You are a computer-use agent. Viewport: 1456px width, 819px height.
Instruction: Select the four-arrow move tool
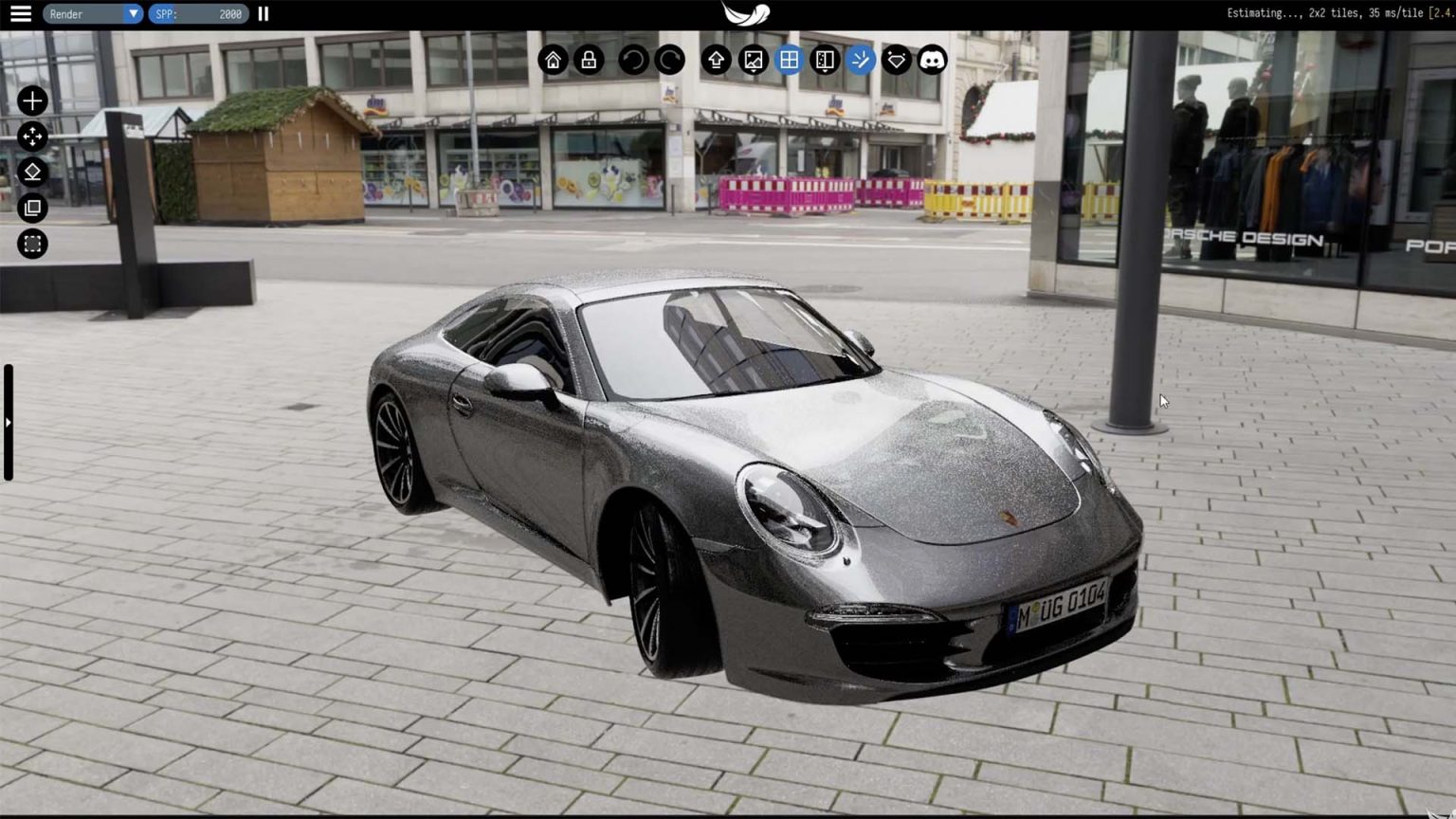[32, 136]
